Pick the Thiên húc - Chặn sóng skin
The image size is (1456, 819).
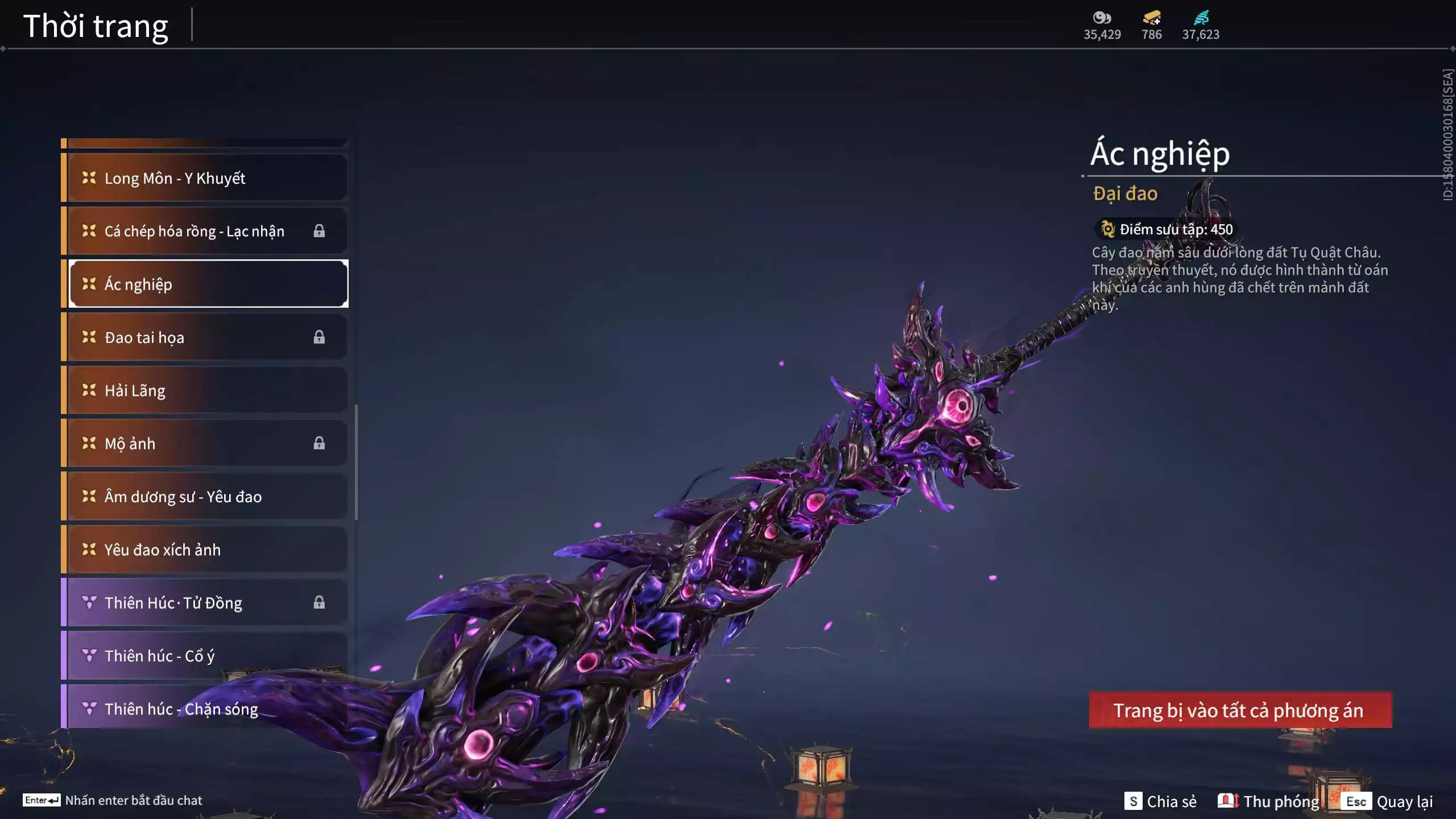click(x=207, y=709)
